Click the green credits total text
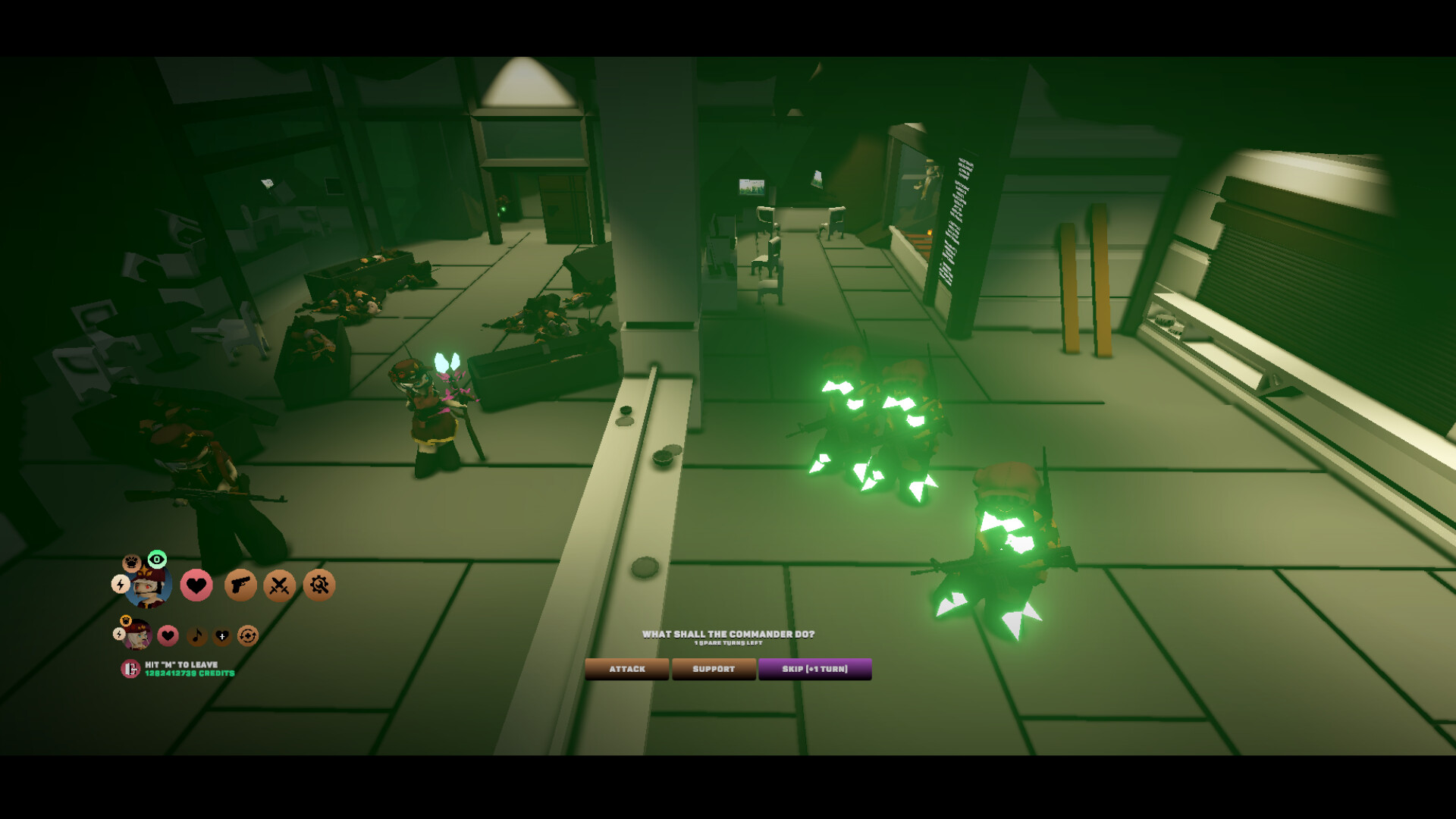 click(189, 673)
